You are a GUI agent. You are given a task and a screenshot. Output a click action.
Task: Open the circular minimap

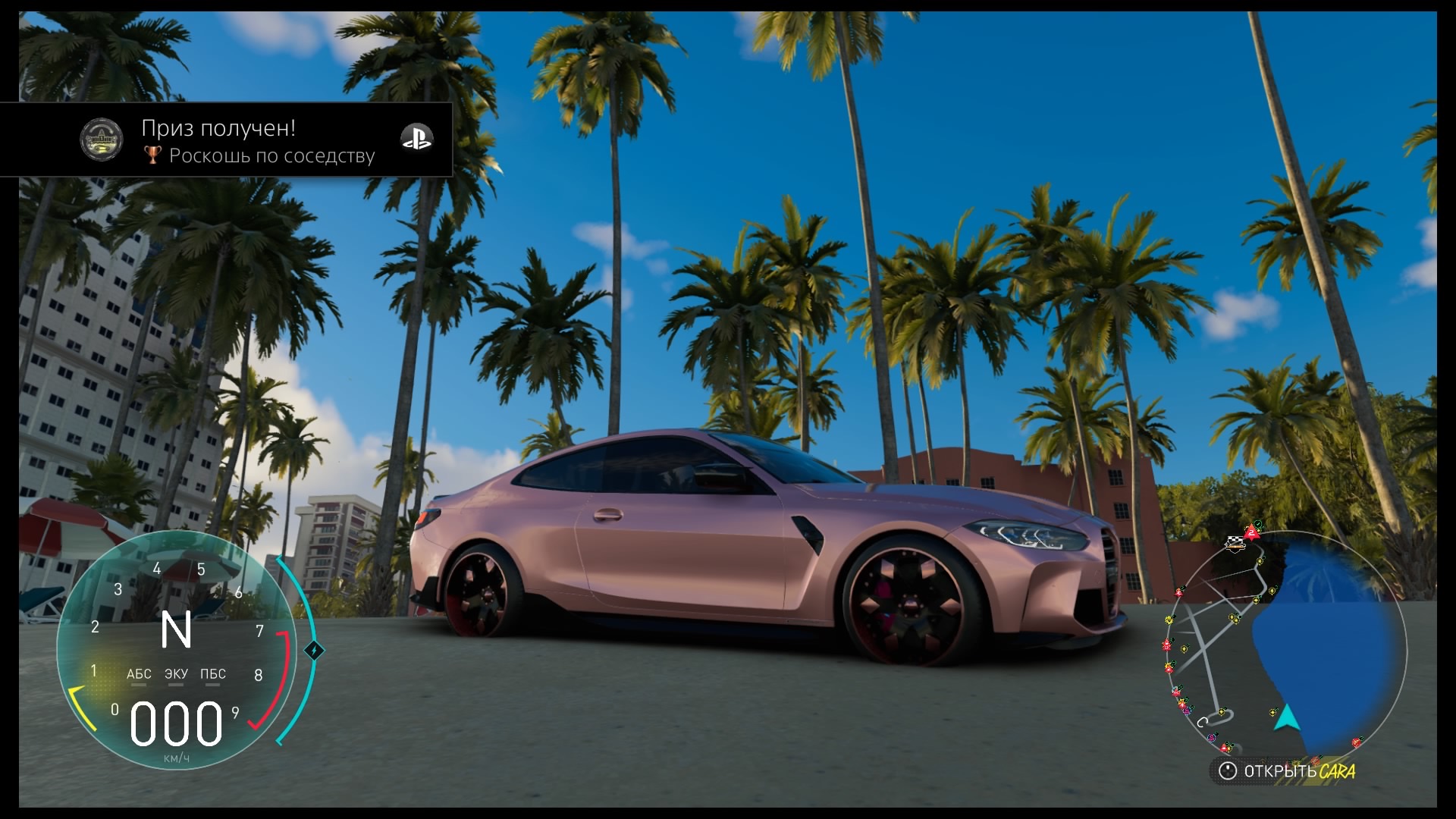1285,648
